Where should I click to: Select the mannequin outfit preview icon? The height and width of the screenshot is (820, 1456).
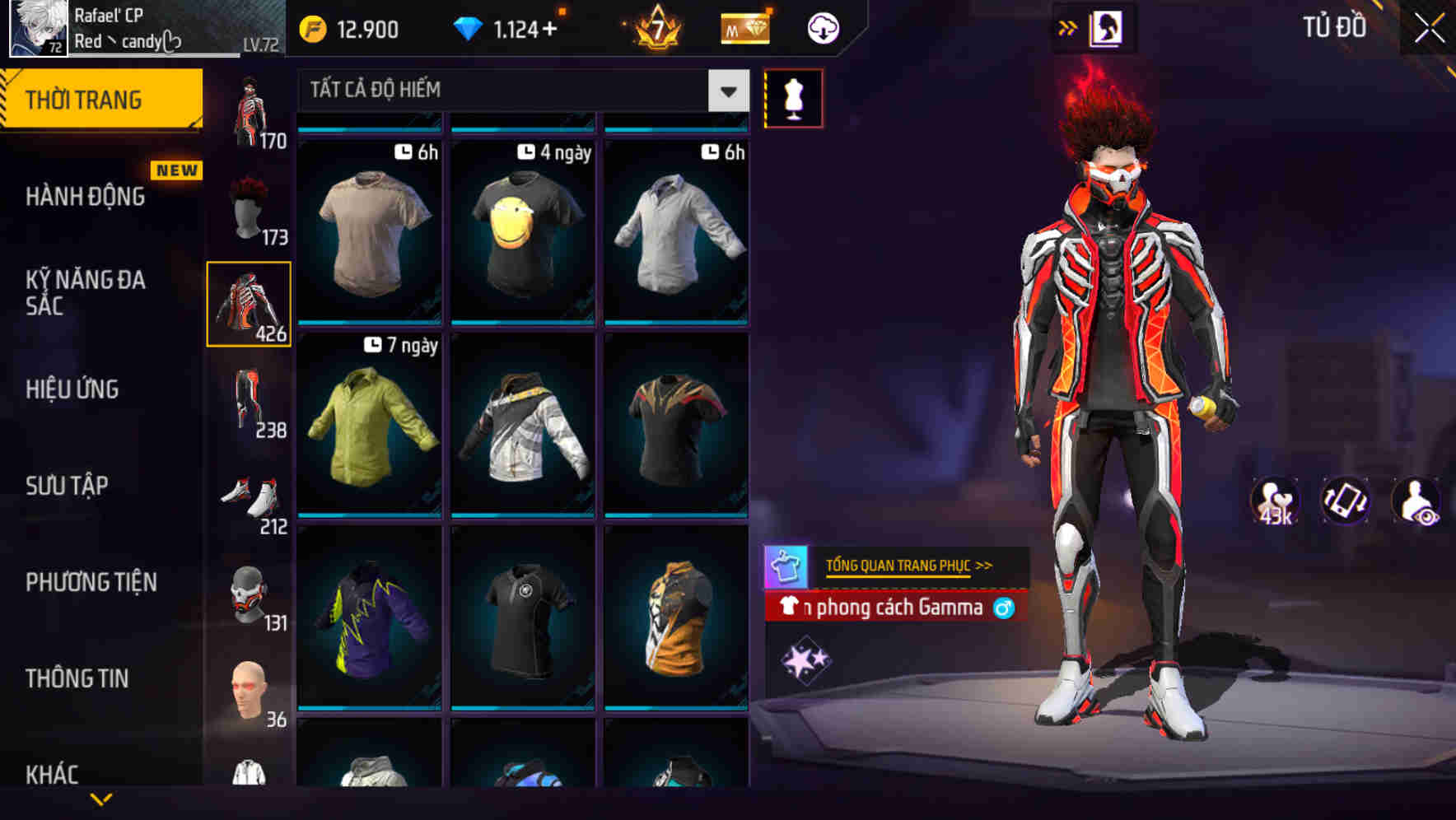(793, 97)
